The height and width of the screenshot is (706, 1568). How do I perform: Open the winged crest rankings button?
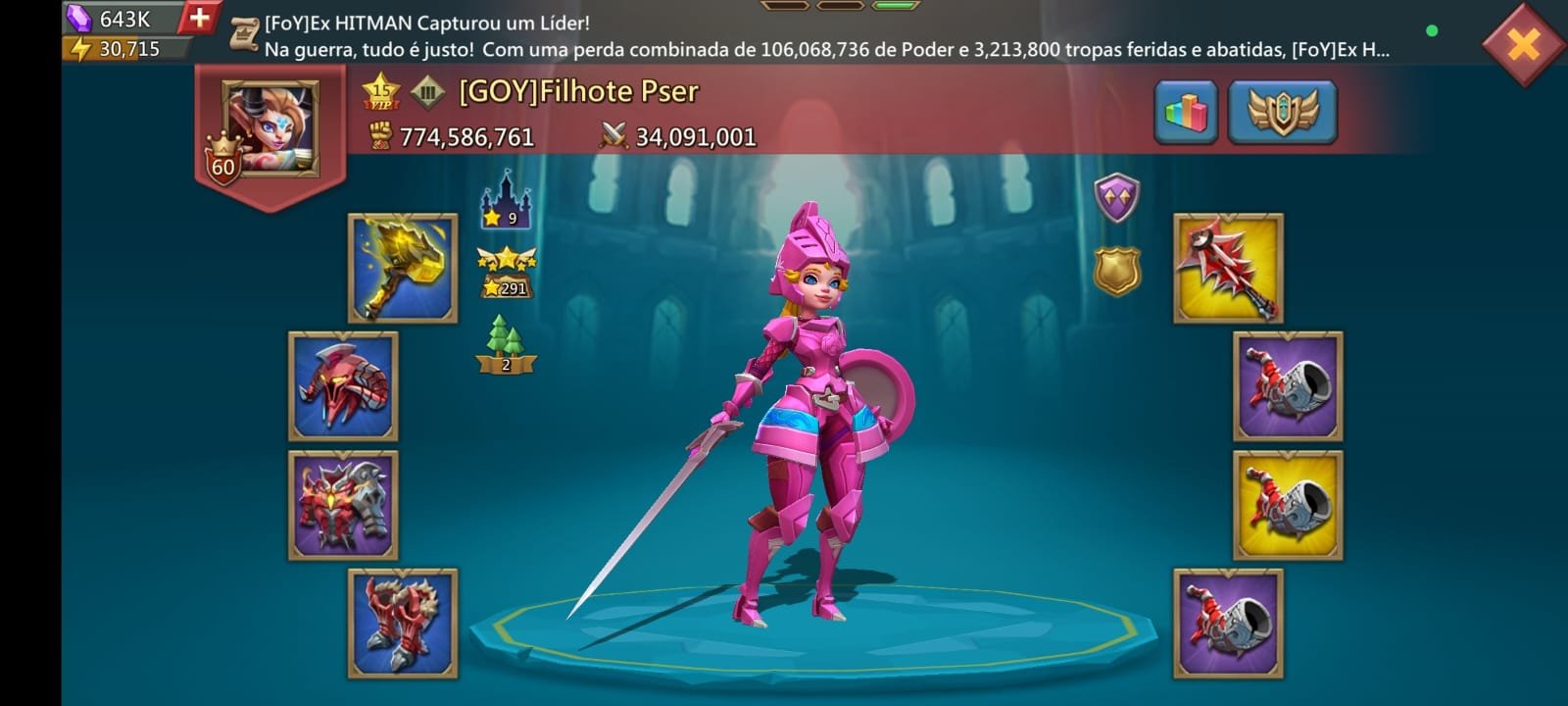click(x=1282, y=113)
